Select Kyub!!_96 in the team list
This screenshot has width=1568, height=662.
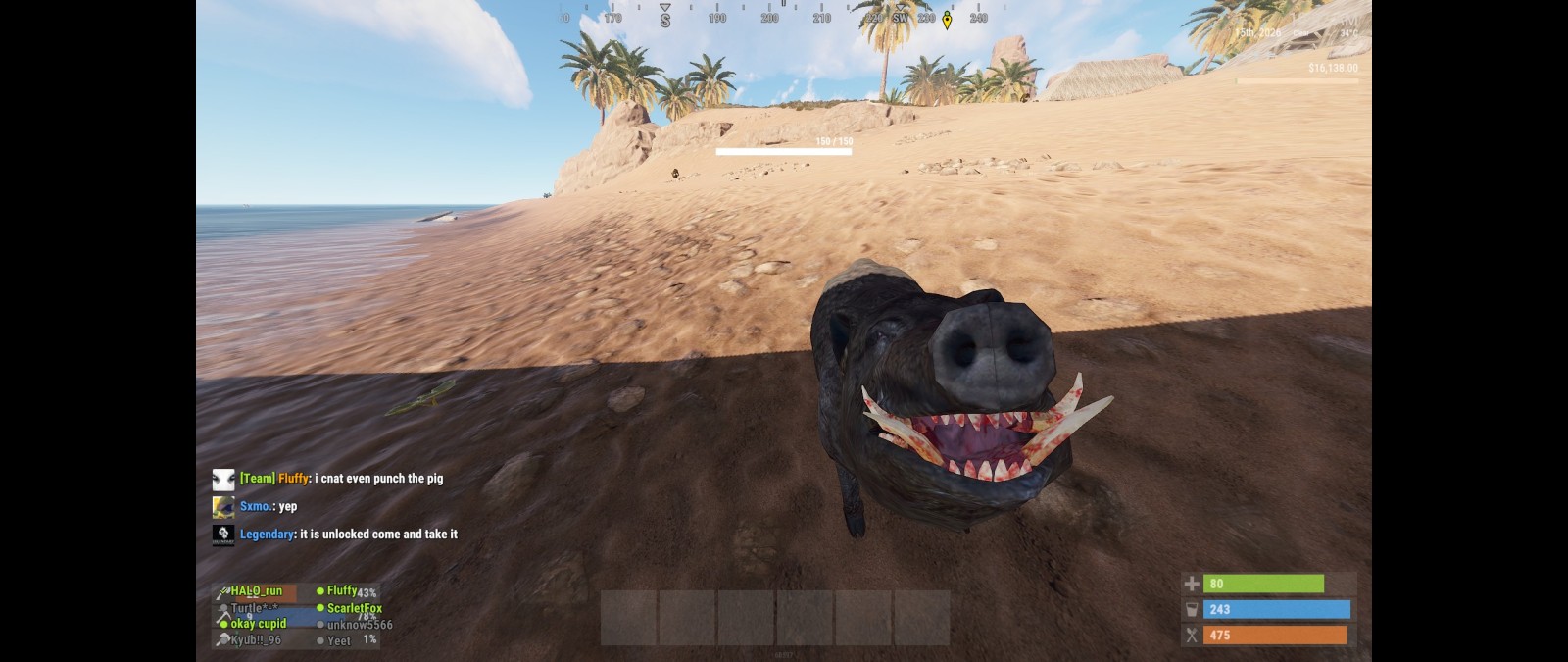coord(255,640)
